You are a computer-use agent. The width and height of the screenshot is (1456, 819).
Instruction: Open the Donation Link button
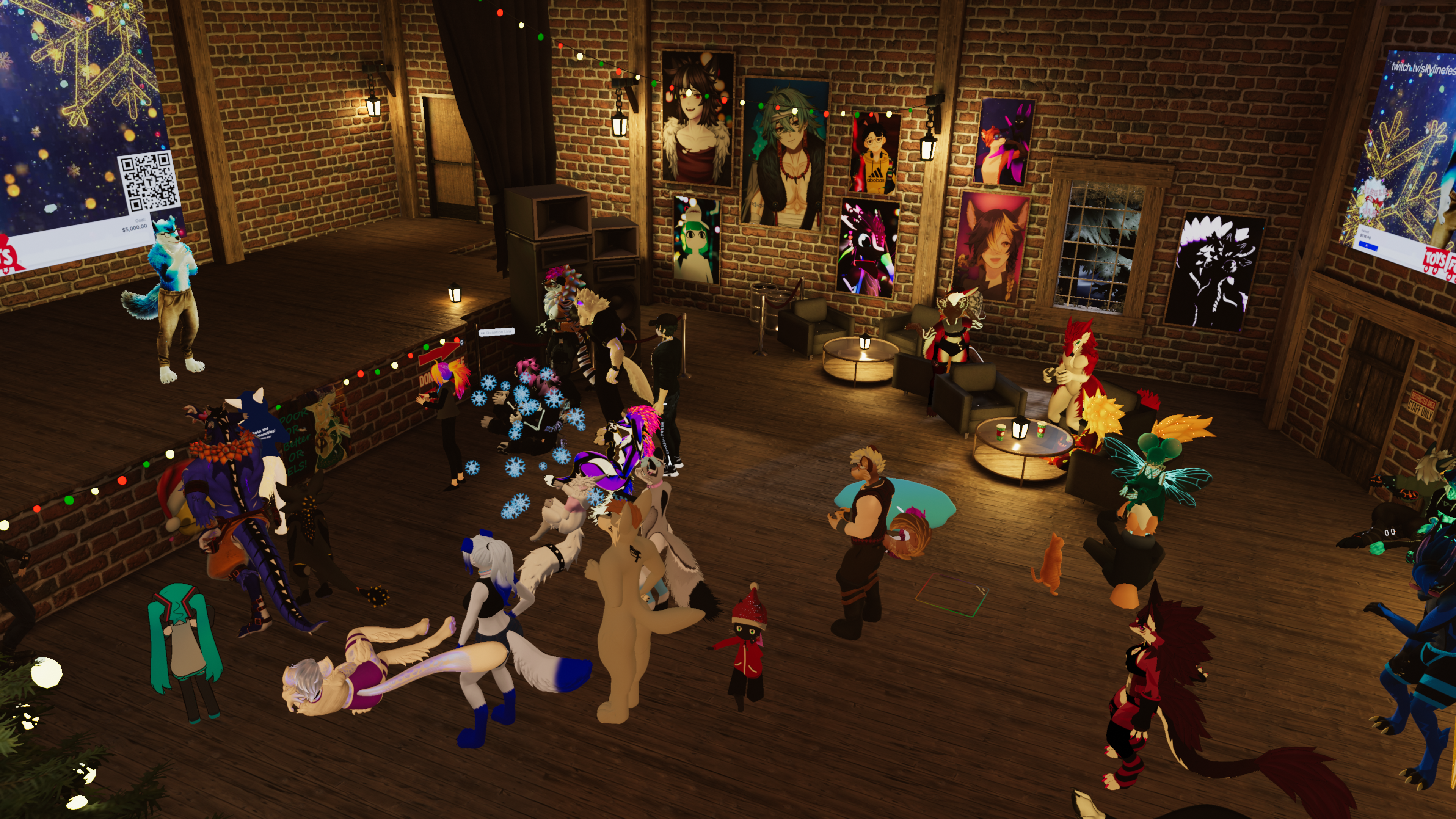497,332
